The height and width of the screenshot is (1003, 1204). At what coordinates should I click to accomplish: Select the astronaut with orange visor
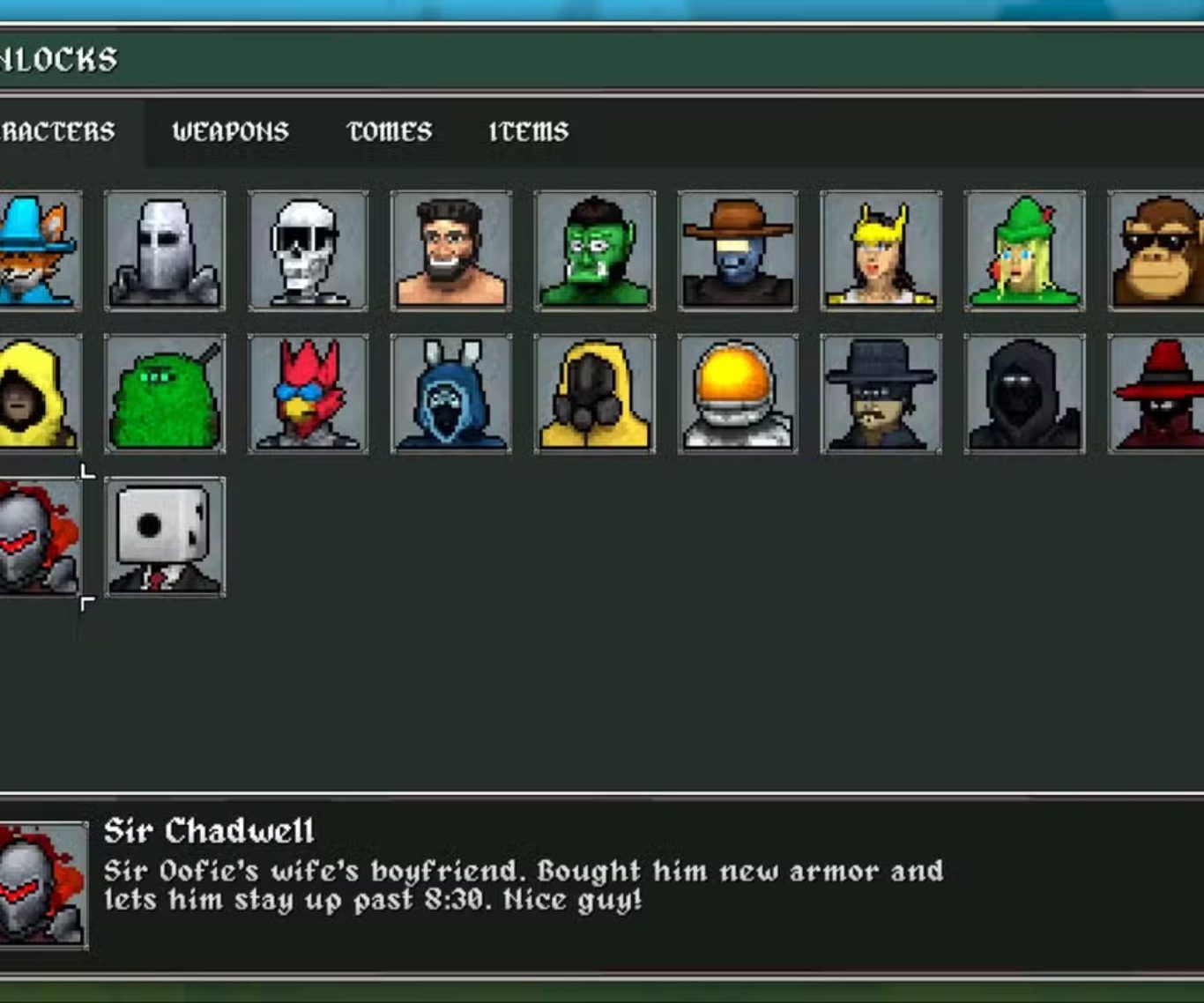[738, 394]
